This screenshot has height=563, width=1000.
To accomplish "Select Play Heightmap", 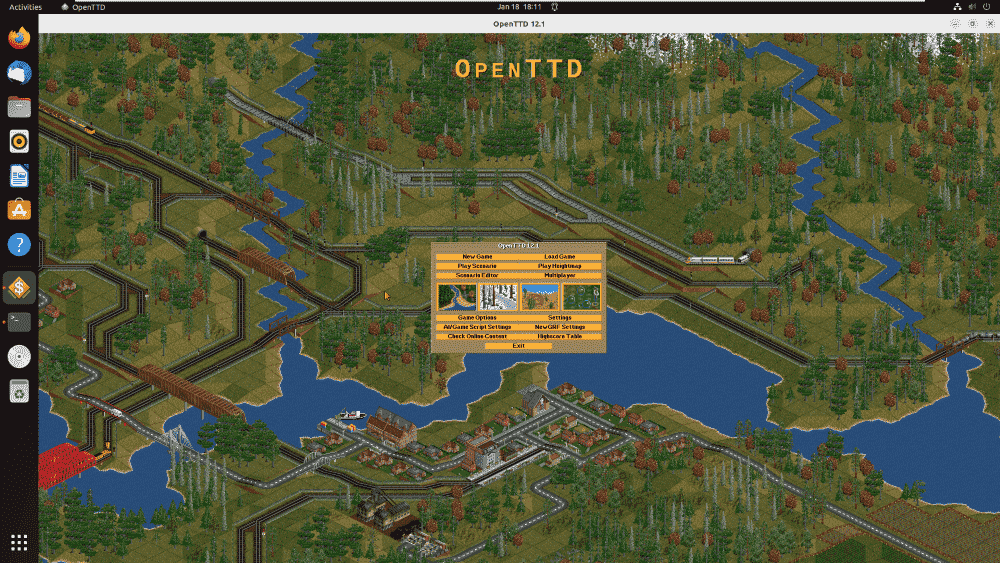I will tap(560, 266).
